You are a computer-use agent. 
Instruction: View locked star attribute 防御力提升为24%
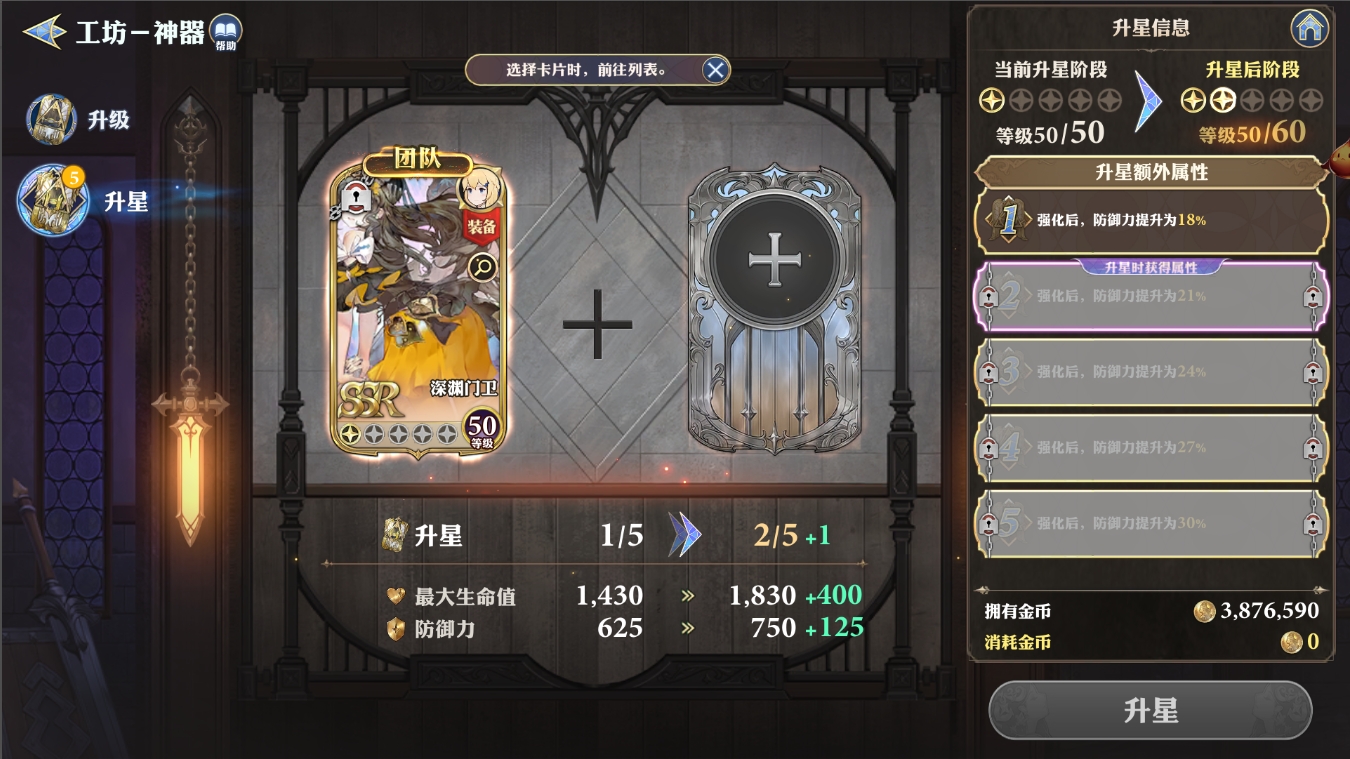click(1151, 372)
